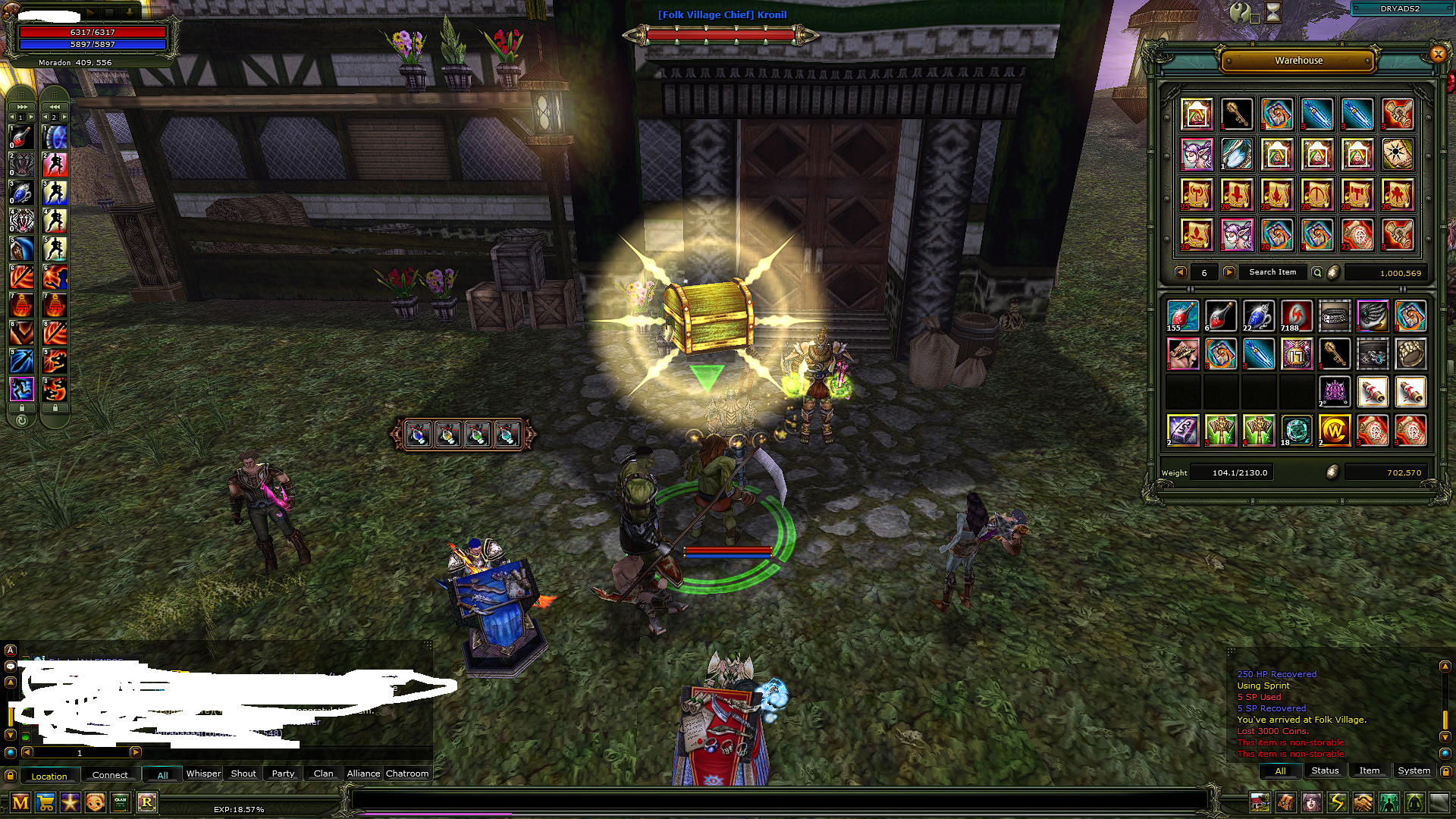The image size is (1456, 819).
Task: Select the Alliance chat tab
Action: 363,773
